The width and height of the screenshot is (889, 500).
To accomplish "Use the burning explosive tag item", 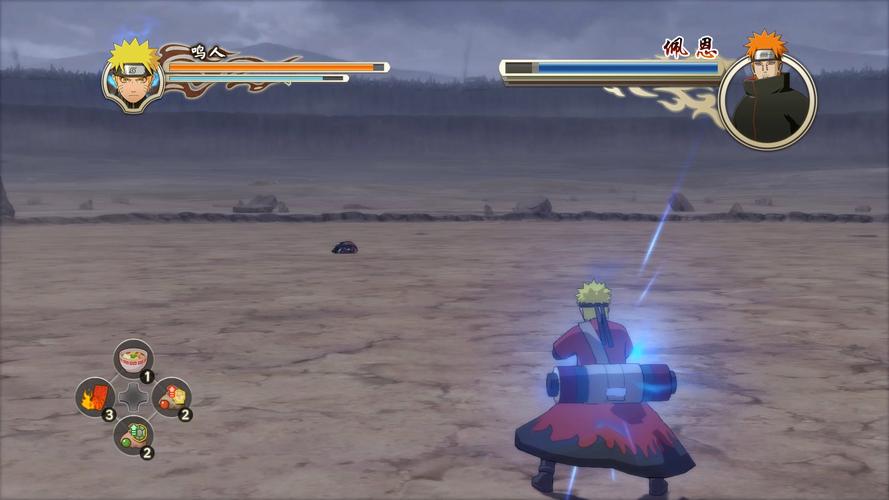I will coord(95,397).
